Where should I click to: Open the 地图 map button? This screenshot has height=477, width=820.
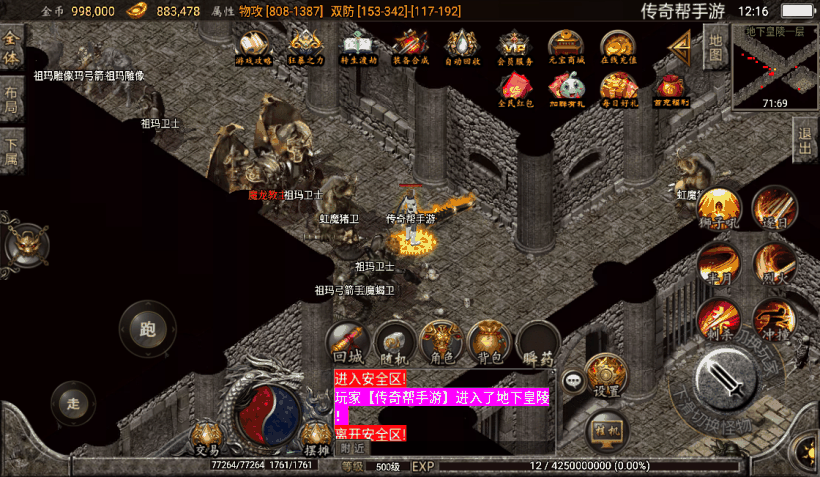click(x=715, y=43)
